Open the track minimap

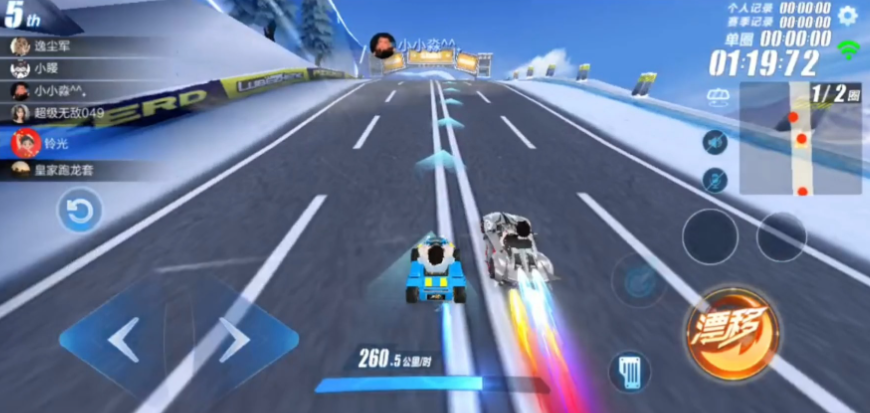800,139
